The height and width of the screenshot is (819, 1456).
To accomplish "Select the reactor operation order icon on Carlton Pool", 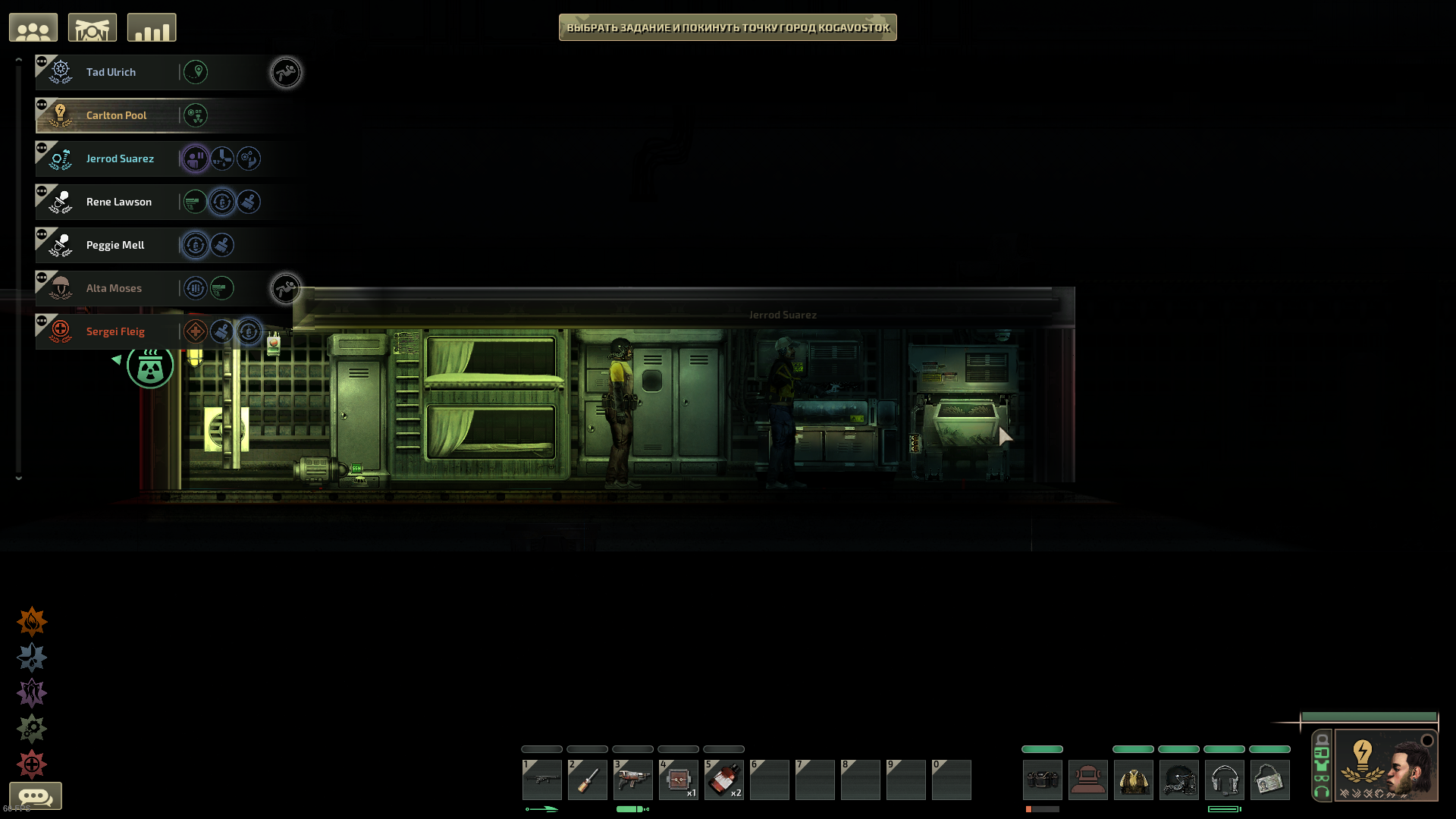I will point(196,115).
